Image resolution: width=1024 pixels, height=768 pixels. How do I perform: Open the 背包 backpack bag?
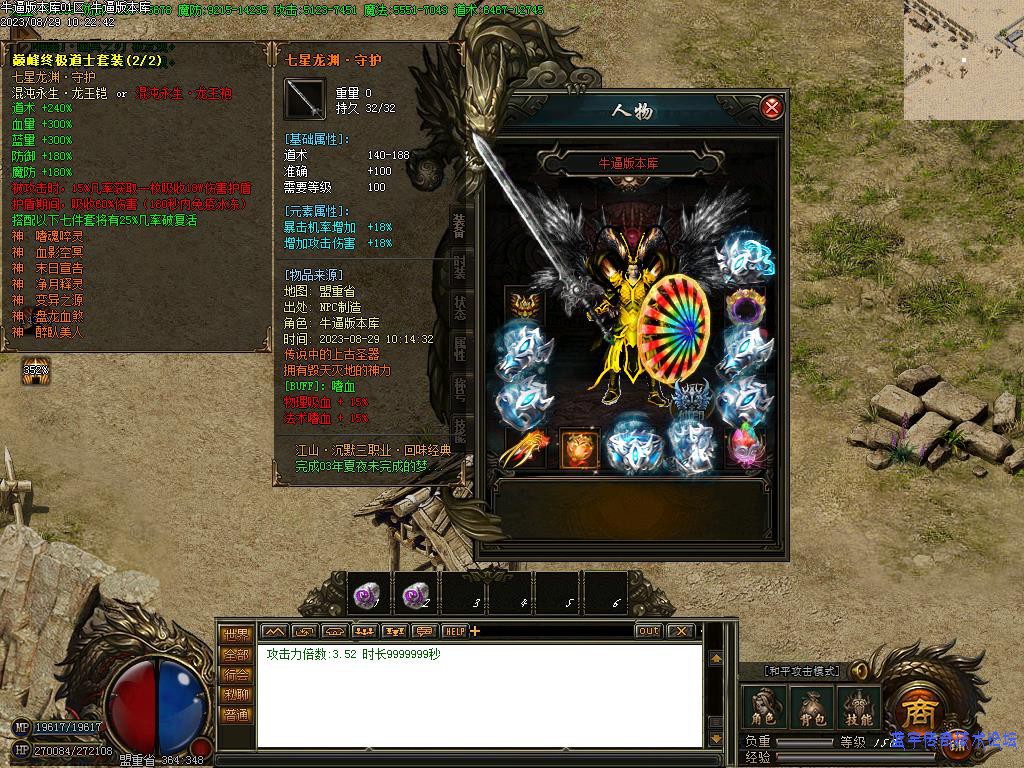(811, 708)
